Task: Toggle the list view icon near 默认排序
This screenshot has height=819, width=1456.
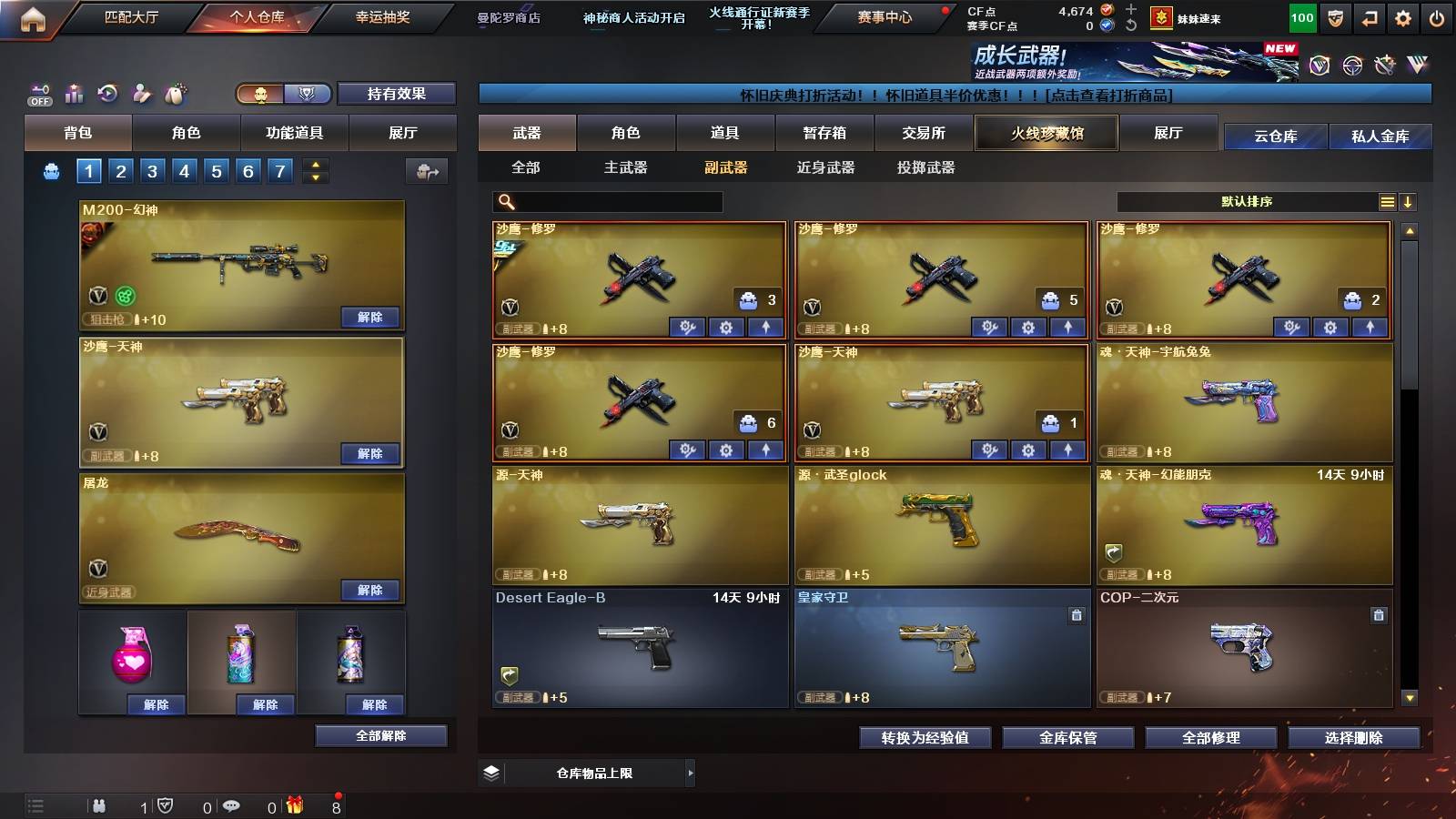Action: tap(1387, 201)
